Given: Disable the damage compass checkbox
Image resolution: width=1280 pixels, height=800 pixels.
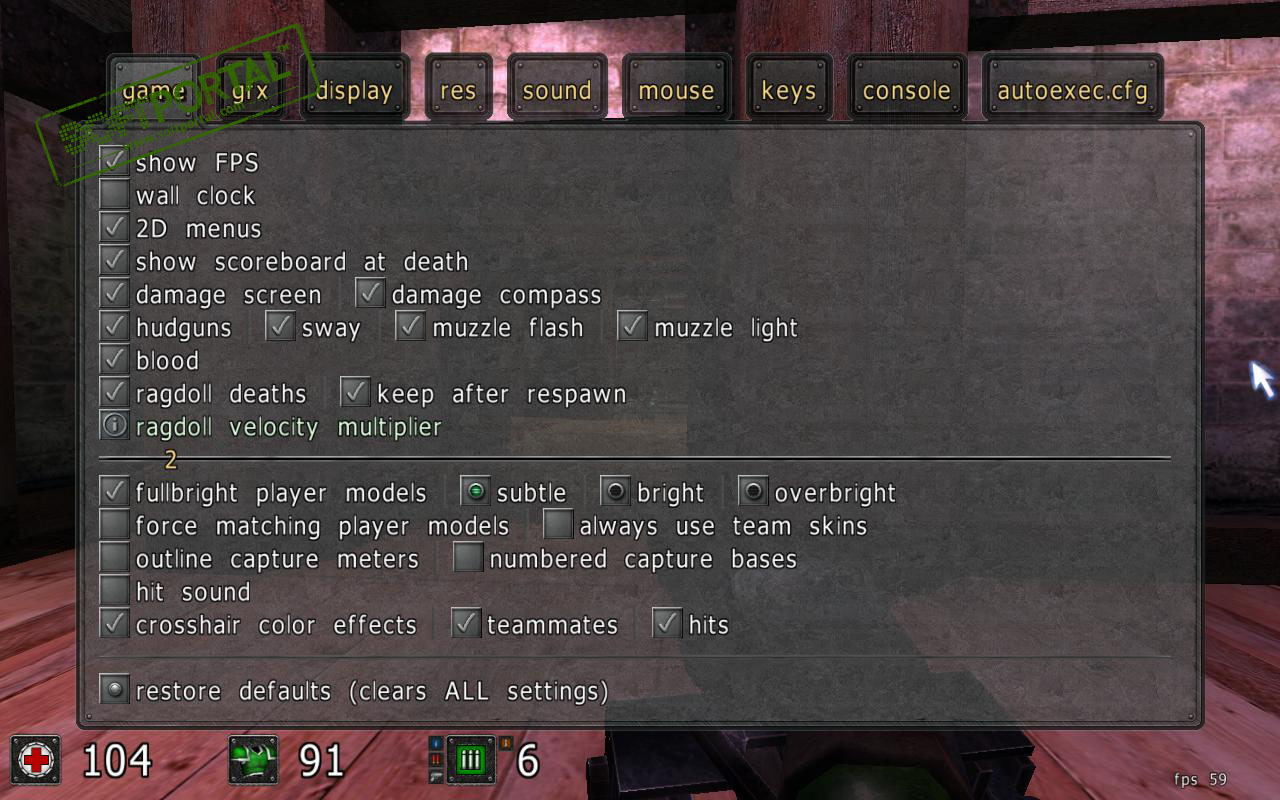Looking at the screenshot, I should (371, 294).
